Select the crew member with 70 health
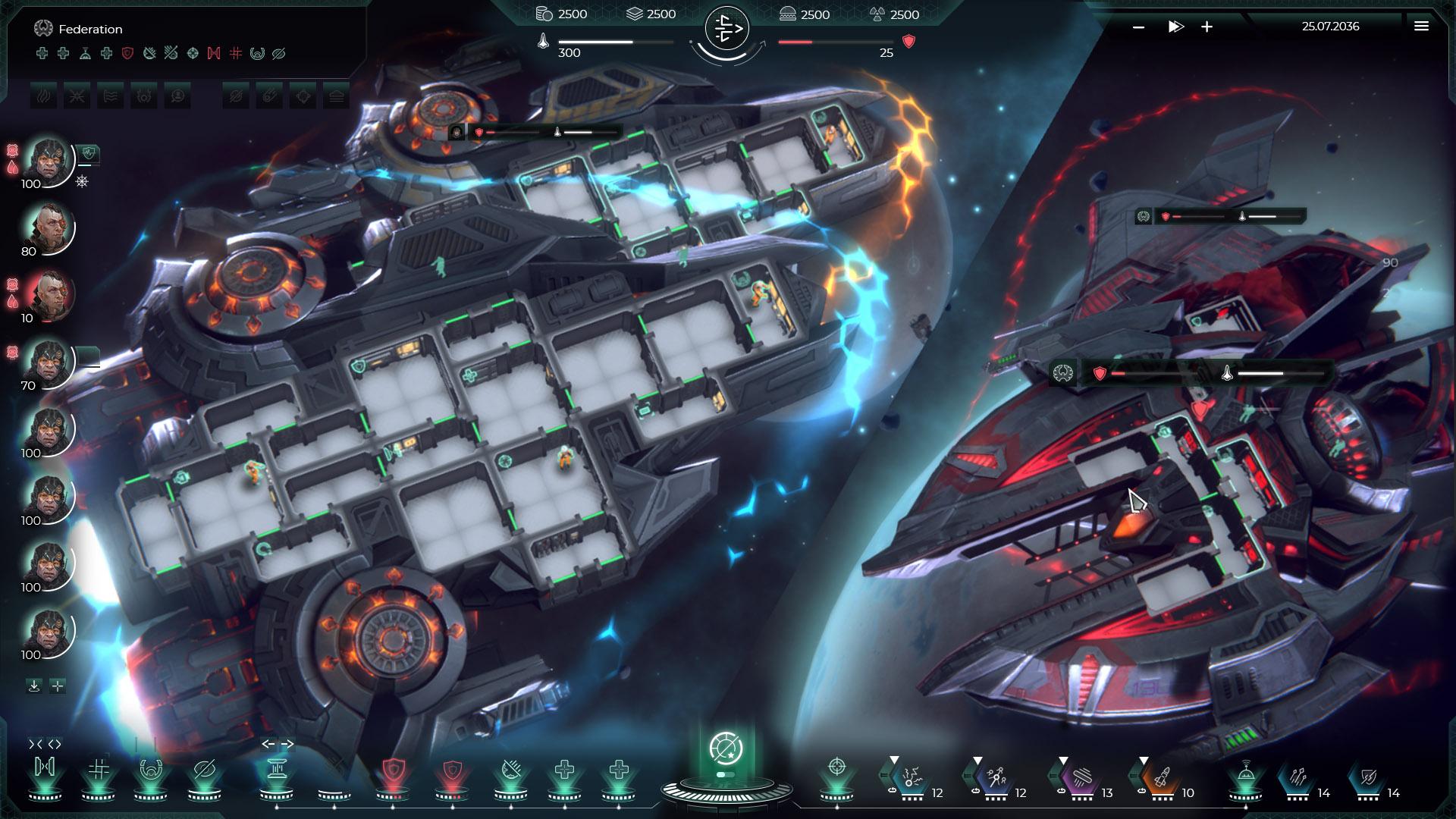The height and width of the screenshot is (819, 1456). (x=50, y=359)
